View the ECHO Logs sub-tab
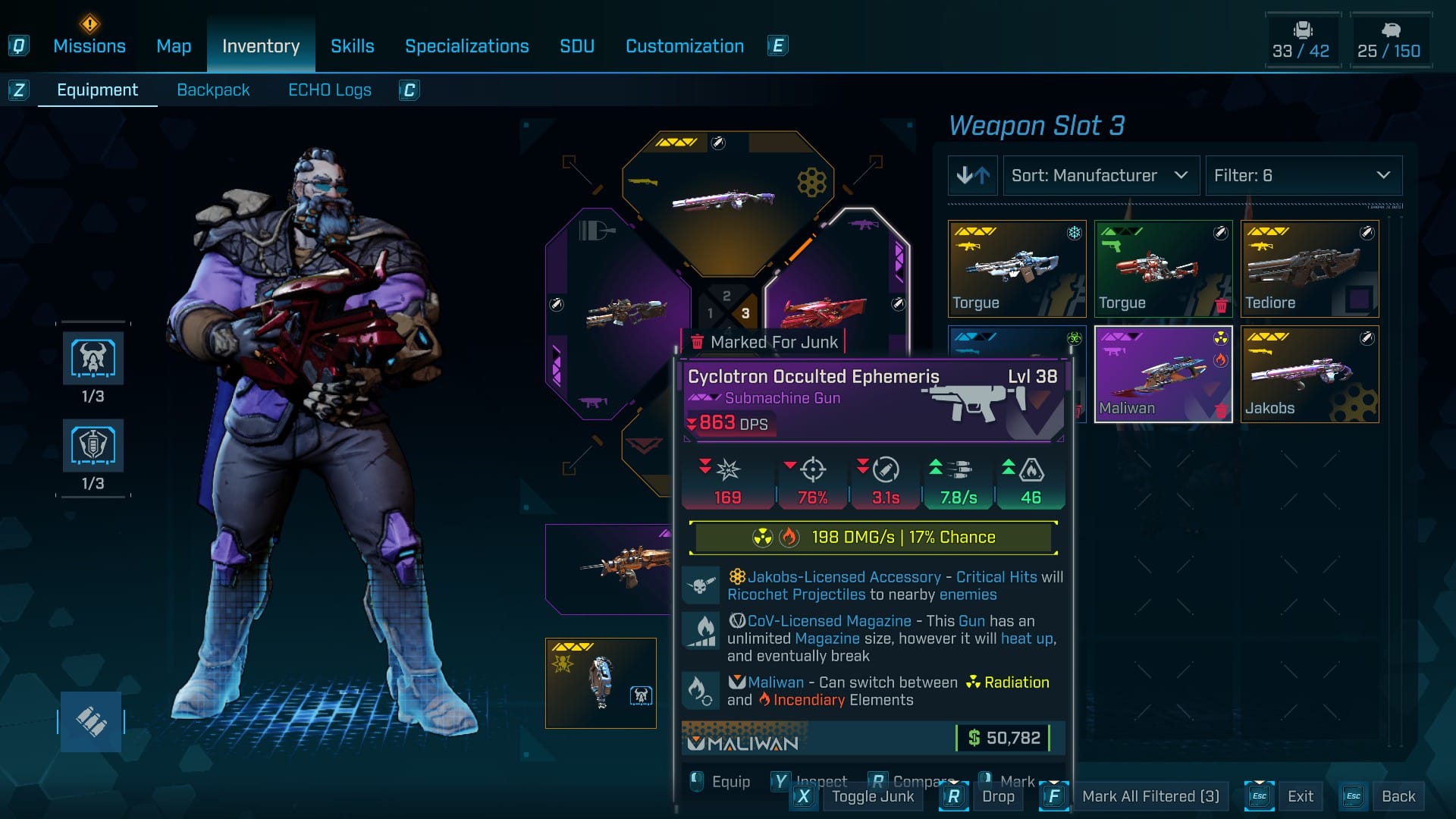The image size is (1456, 819). coord(329,90)
